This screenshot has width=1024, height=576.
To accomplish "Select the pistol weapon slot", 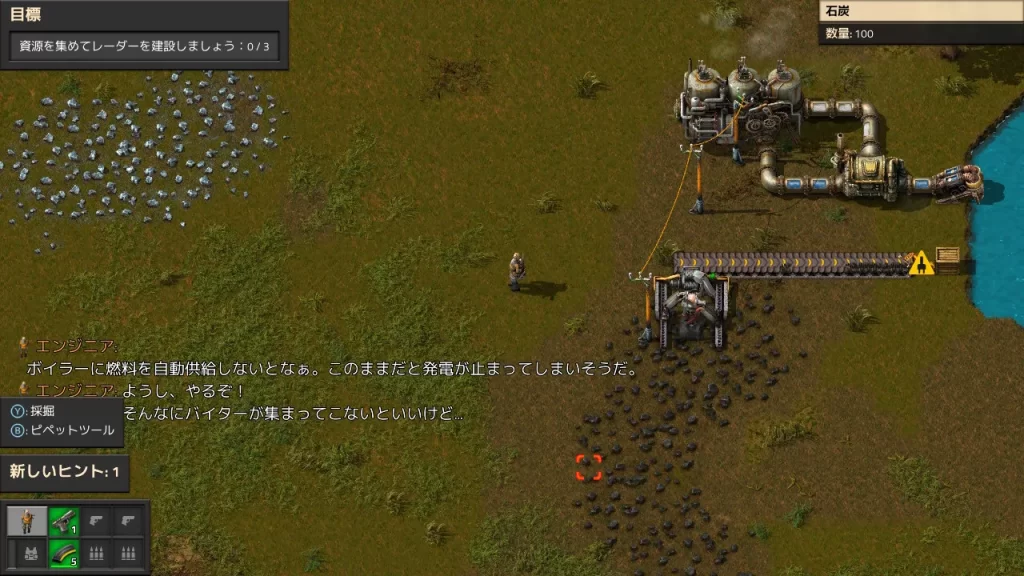I will tap(64, 521).
